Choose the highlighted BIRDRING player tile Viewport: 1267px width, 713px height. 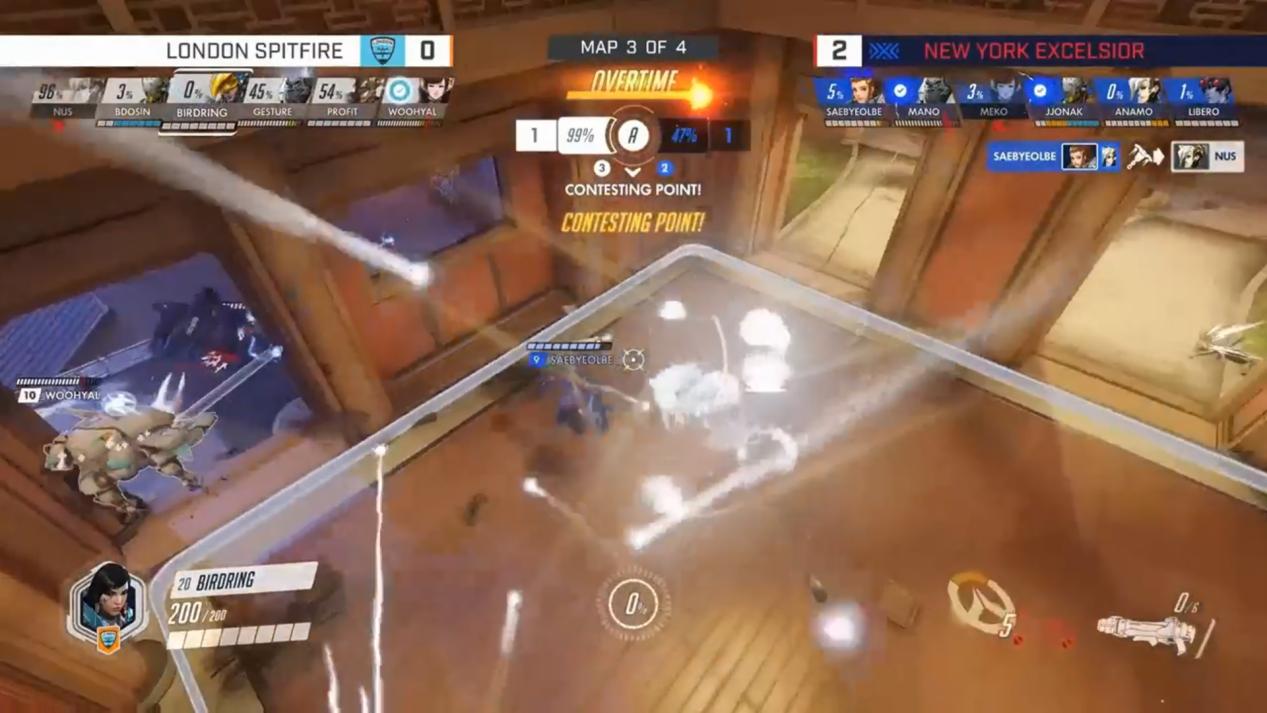pos(202,101)
